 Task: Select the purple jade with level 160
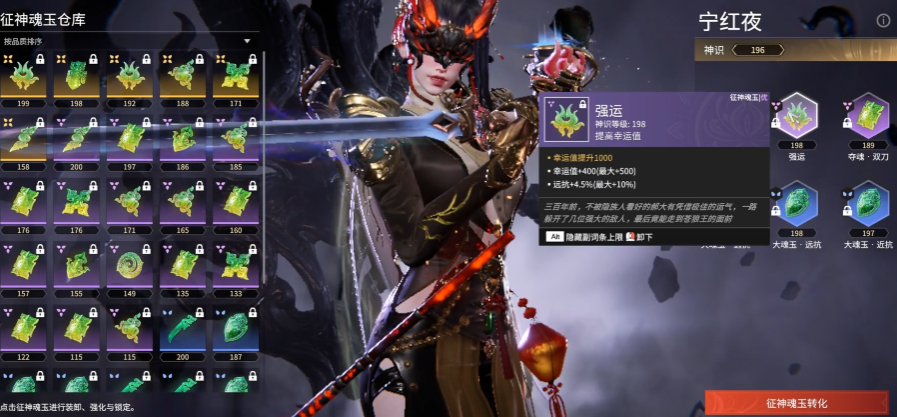coord(235,201)
